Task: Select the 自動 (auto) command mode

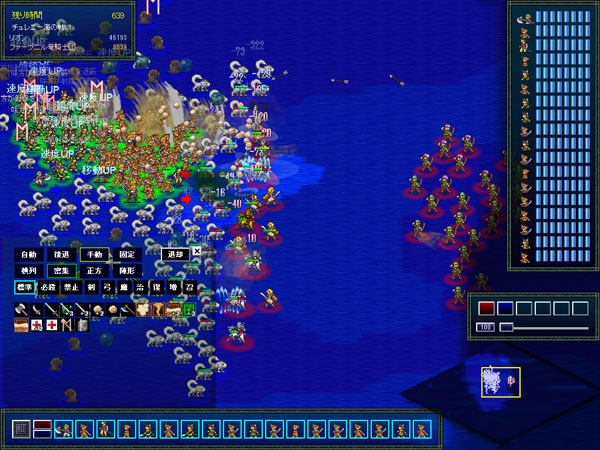Action: point(30,254)
